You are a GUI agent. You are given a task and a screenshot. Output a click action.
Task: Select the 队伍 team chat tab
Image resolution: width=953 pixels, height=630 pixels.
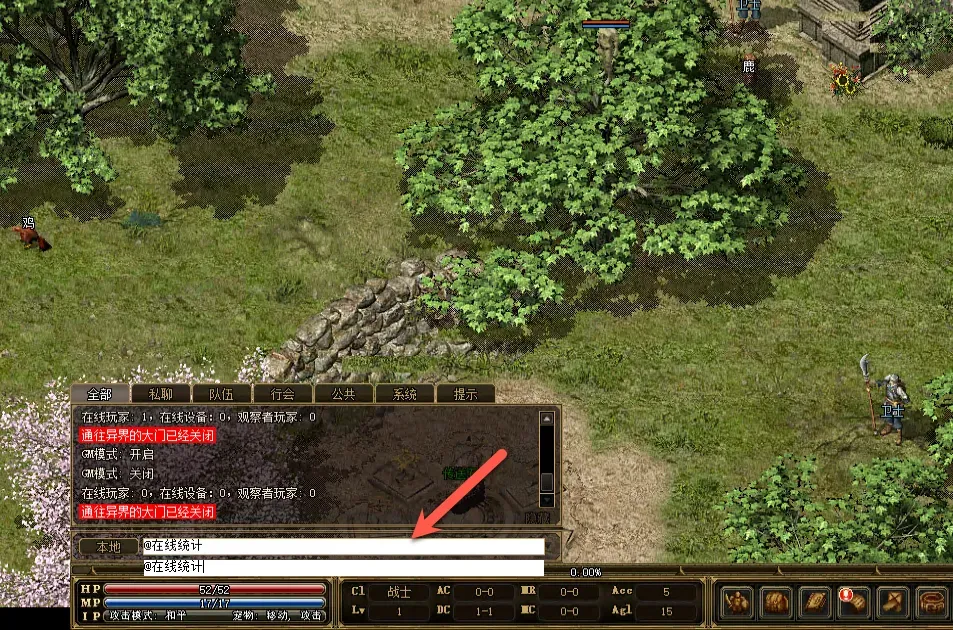(221, 394)
